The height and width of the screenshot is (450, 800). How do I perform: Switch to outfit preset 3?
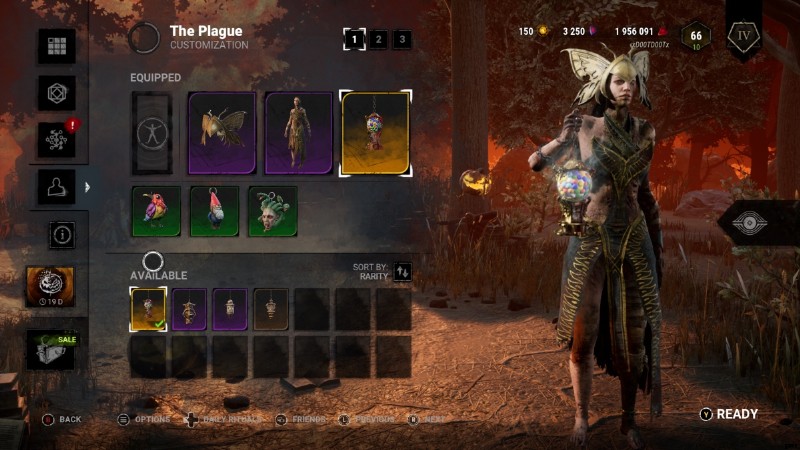(x=401, y=40)
